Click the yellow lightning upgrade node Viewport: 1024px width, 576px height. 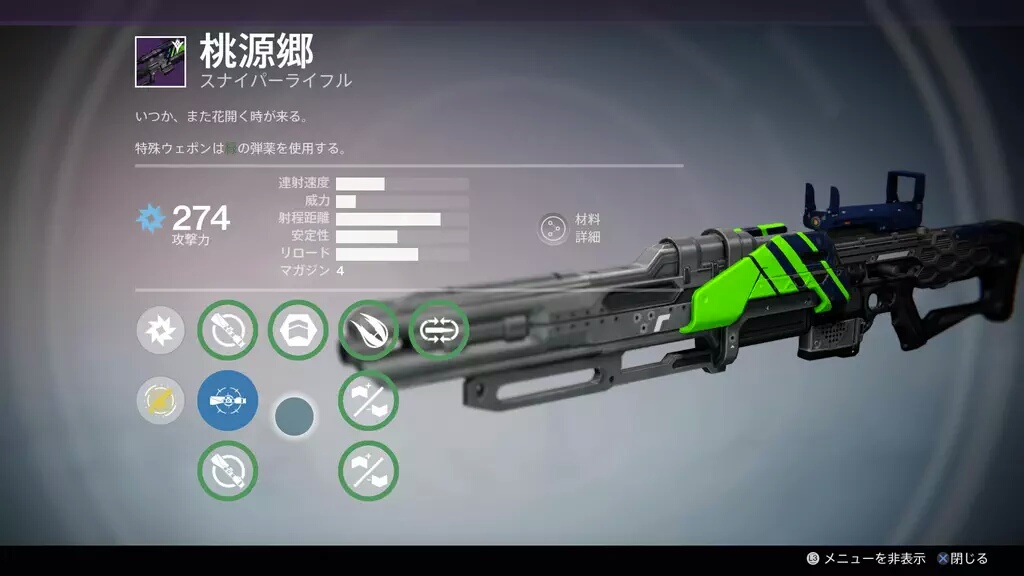pos(159,401)
